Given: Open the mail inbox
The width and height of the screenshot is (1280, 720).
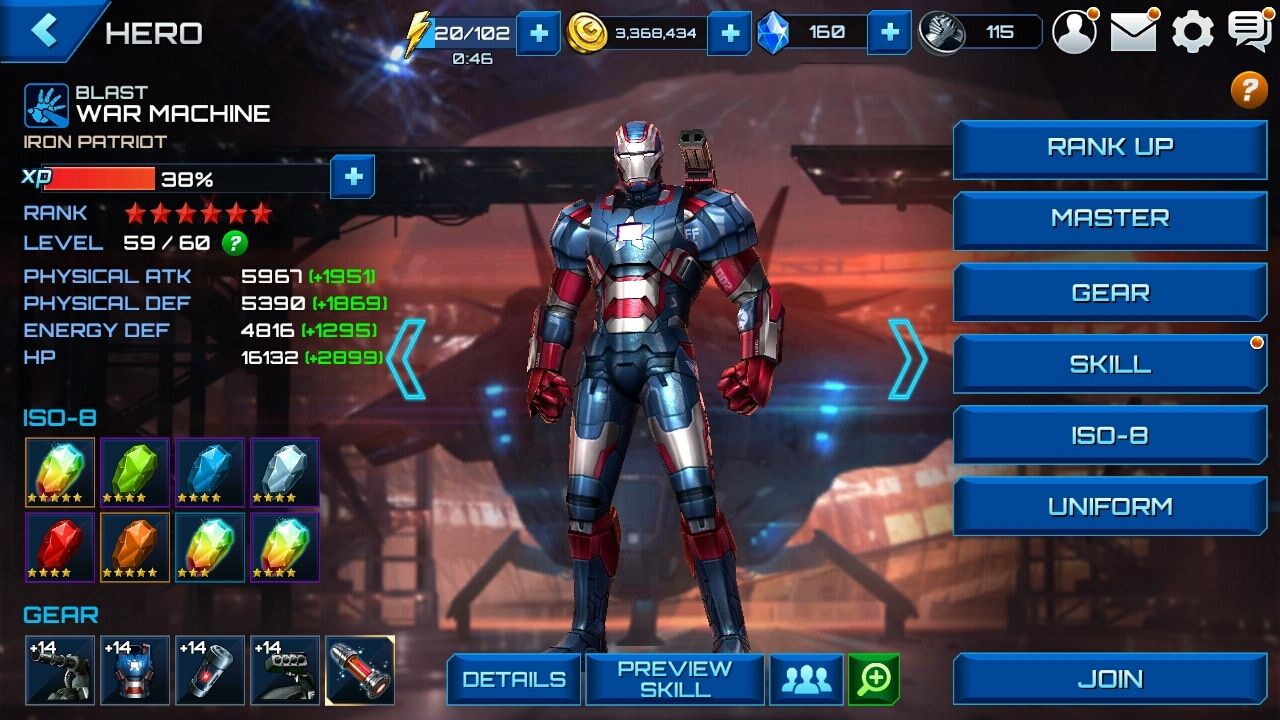Looking at the screenshot, I should pos(1133,32).
